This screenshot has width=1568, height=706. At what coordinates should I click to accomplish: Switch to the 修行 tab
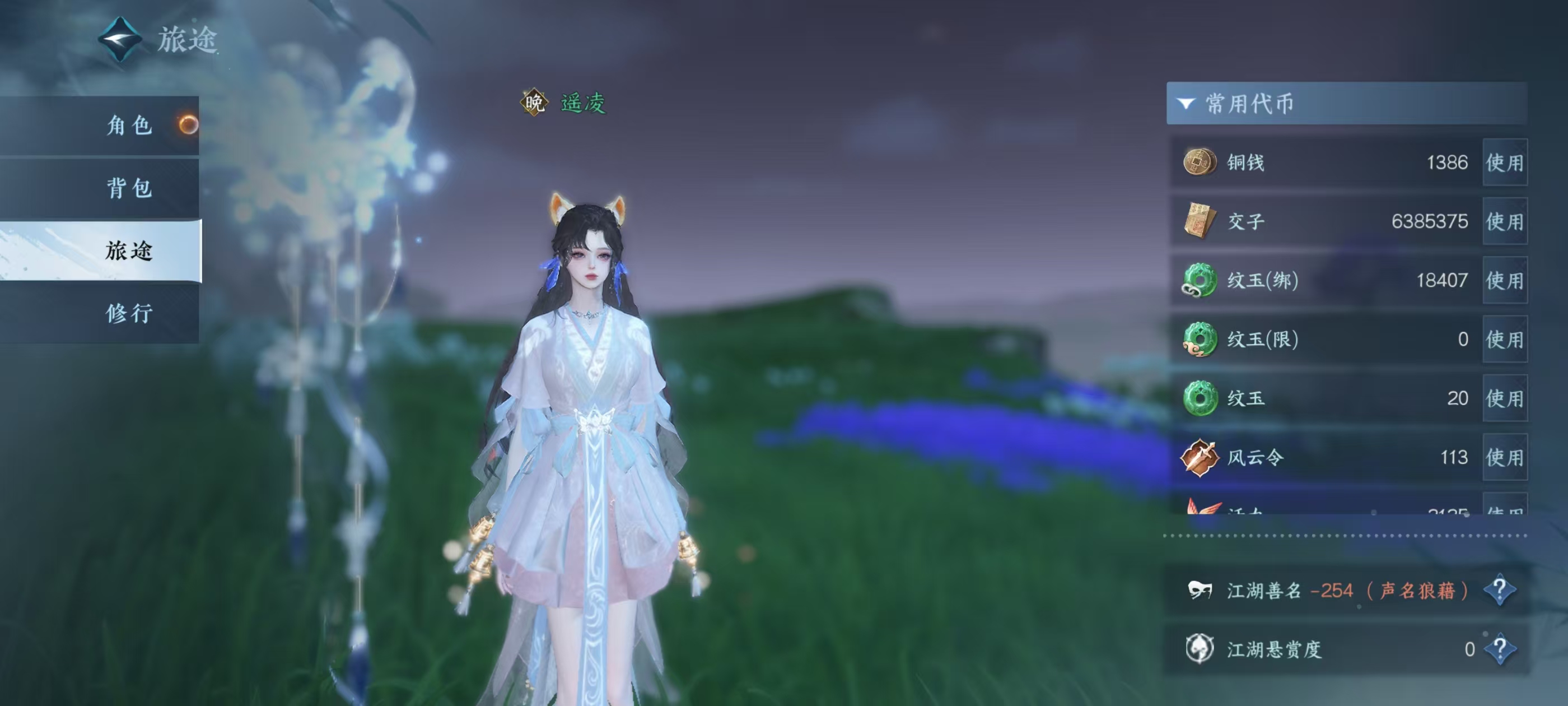click(x=129, y=313)
